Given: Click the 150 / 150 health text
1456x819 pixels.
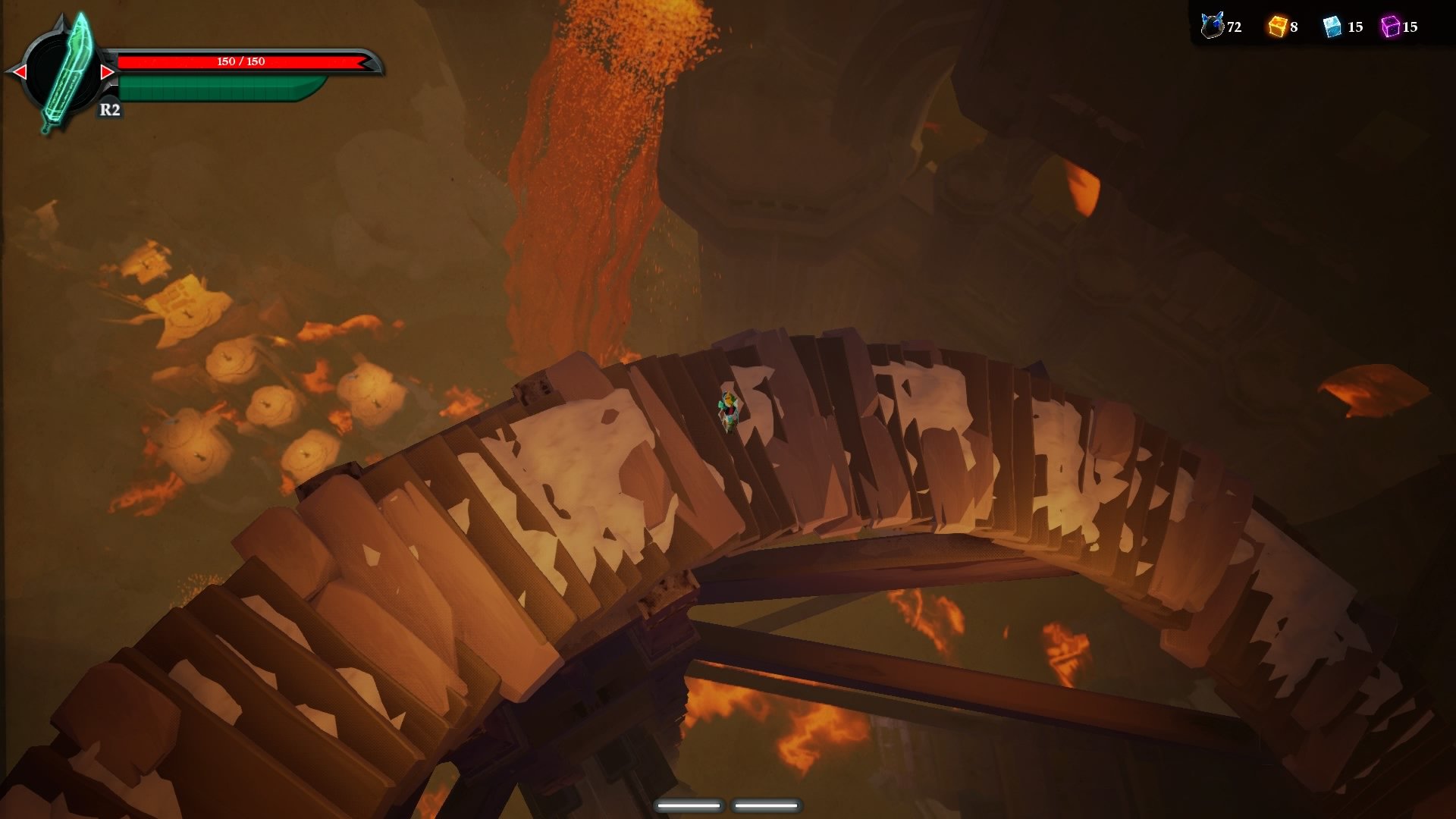Looking at the screenshot, I should [x=240, y=63].
